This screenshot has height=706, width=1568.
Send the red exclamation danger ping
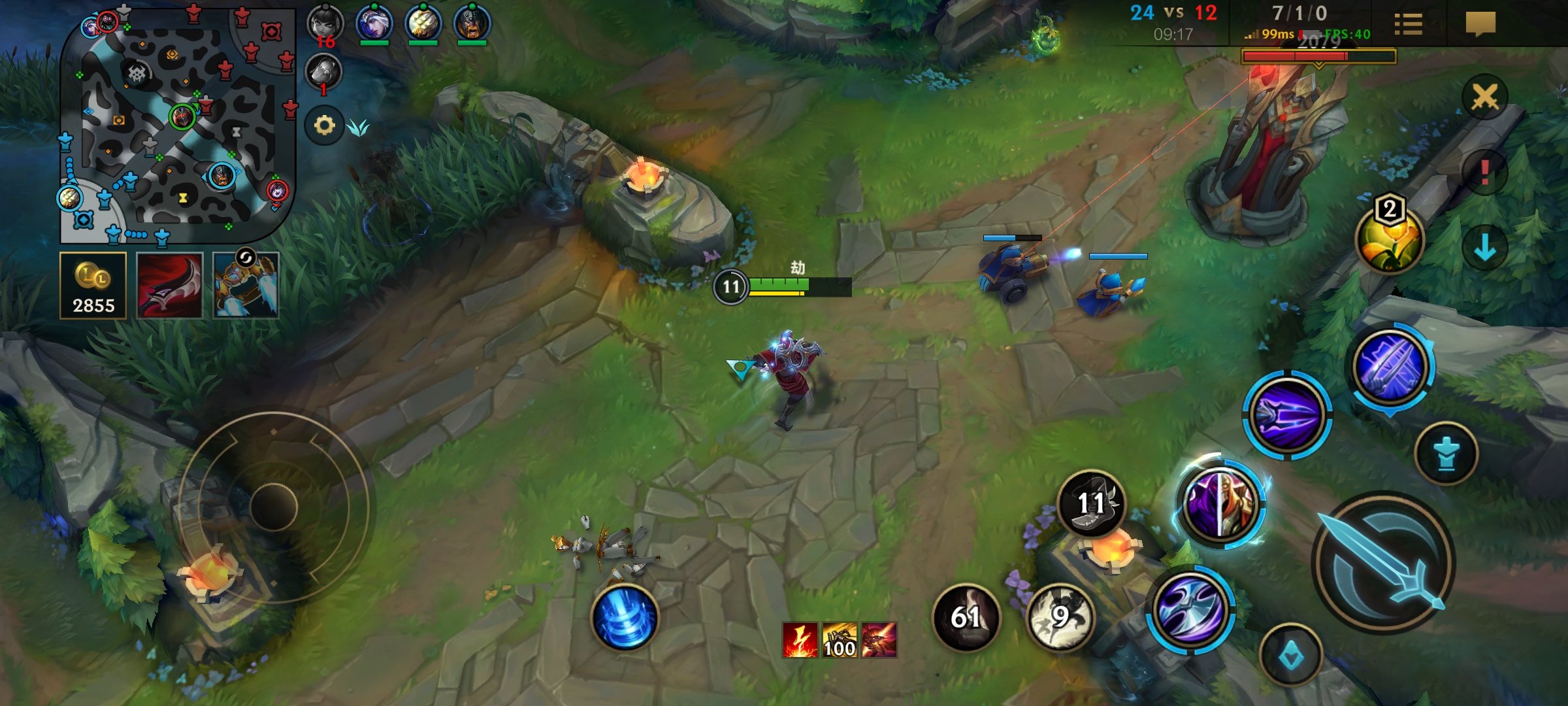[x=1484, y=173]
